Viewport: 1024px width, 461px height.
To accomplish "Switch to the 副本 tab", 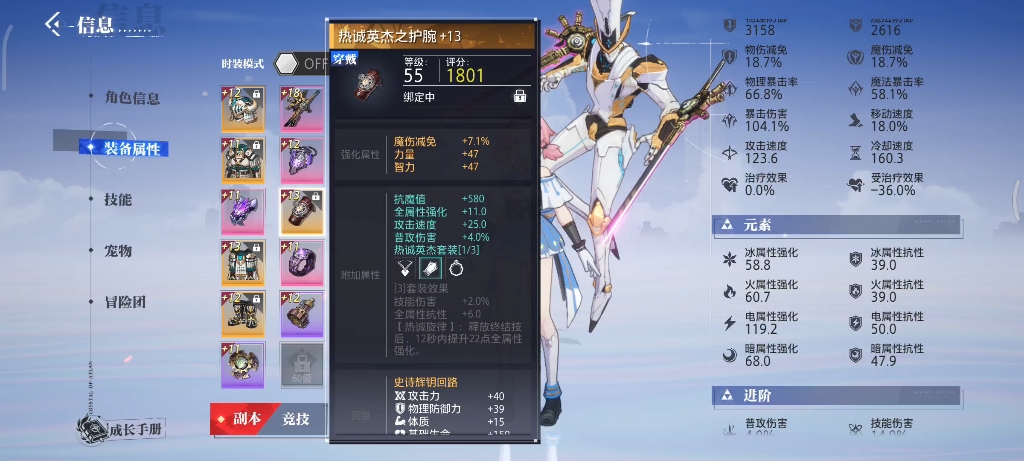I will pyautogui.click(x=240, y=419).
